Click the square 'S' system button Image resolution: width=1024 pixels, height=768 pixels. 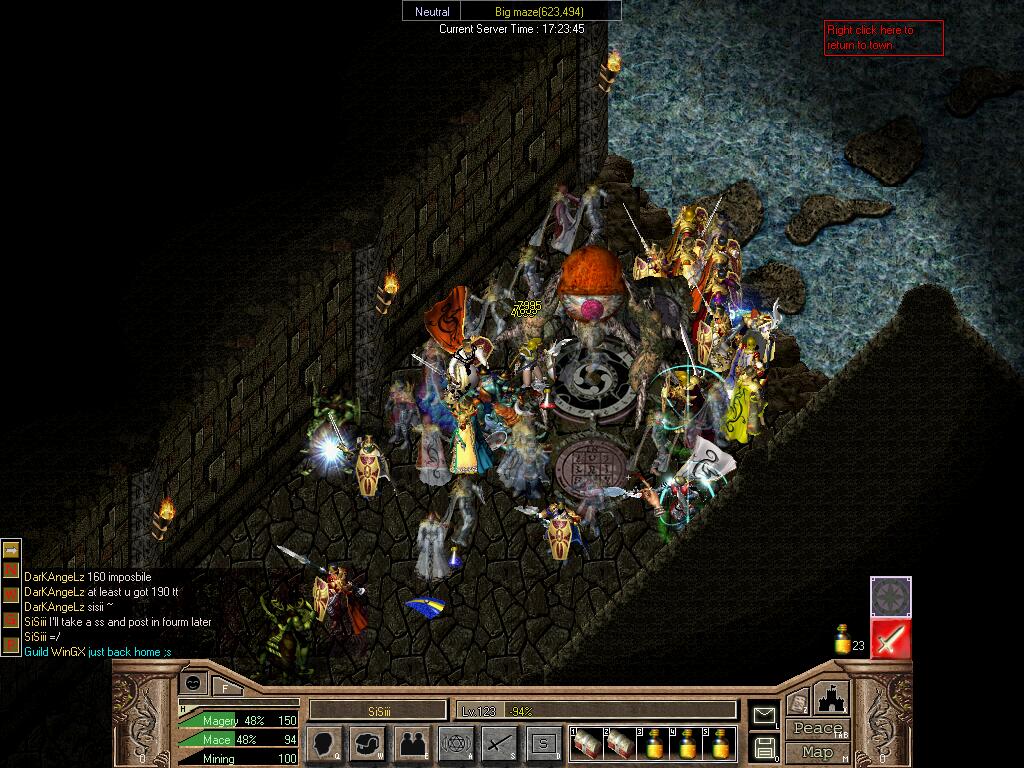click(x=544, y=743)
